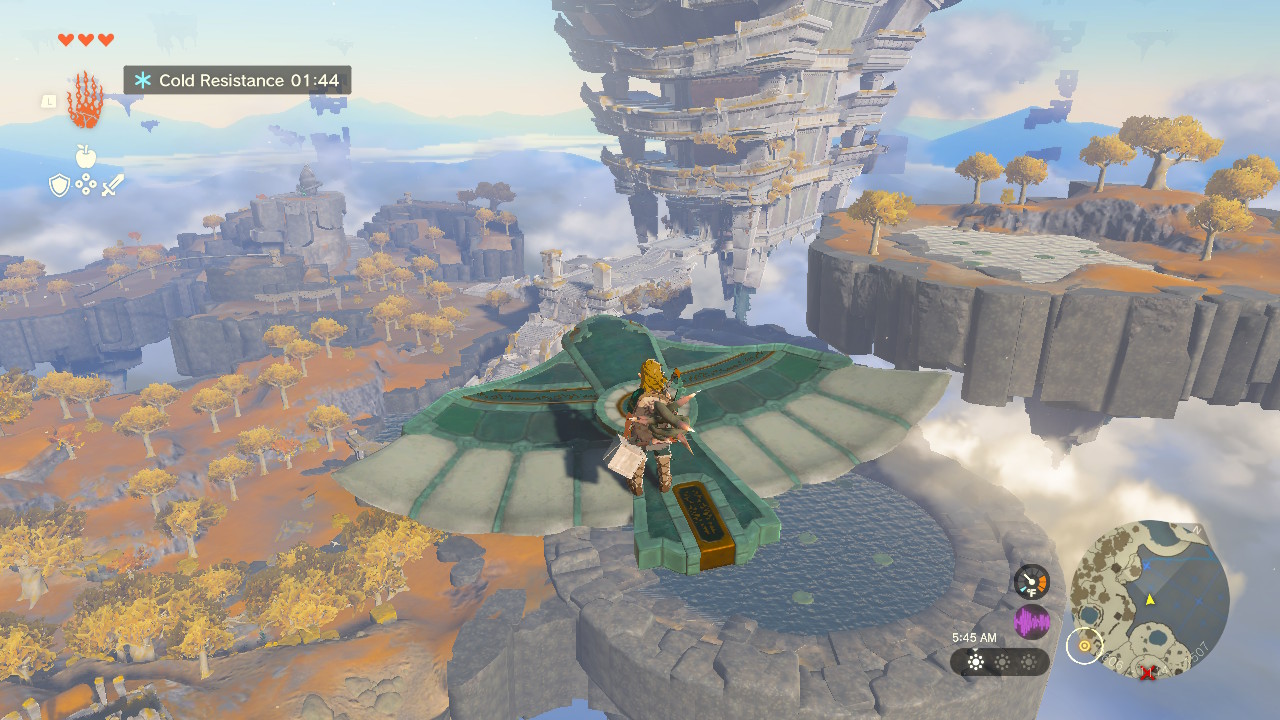Select the shield icon in the gear row

(x=60, y=184)
